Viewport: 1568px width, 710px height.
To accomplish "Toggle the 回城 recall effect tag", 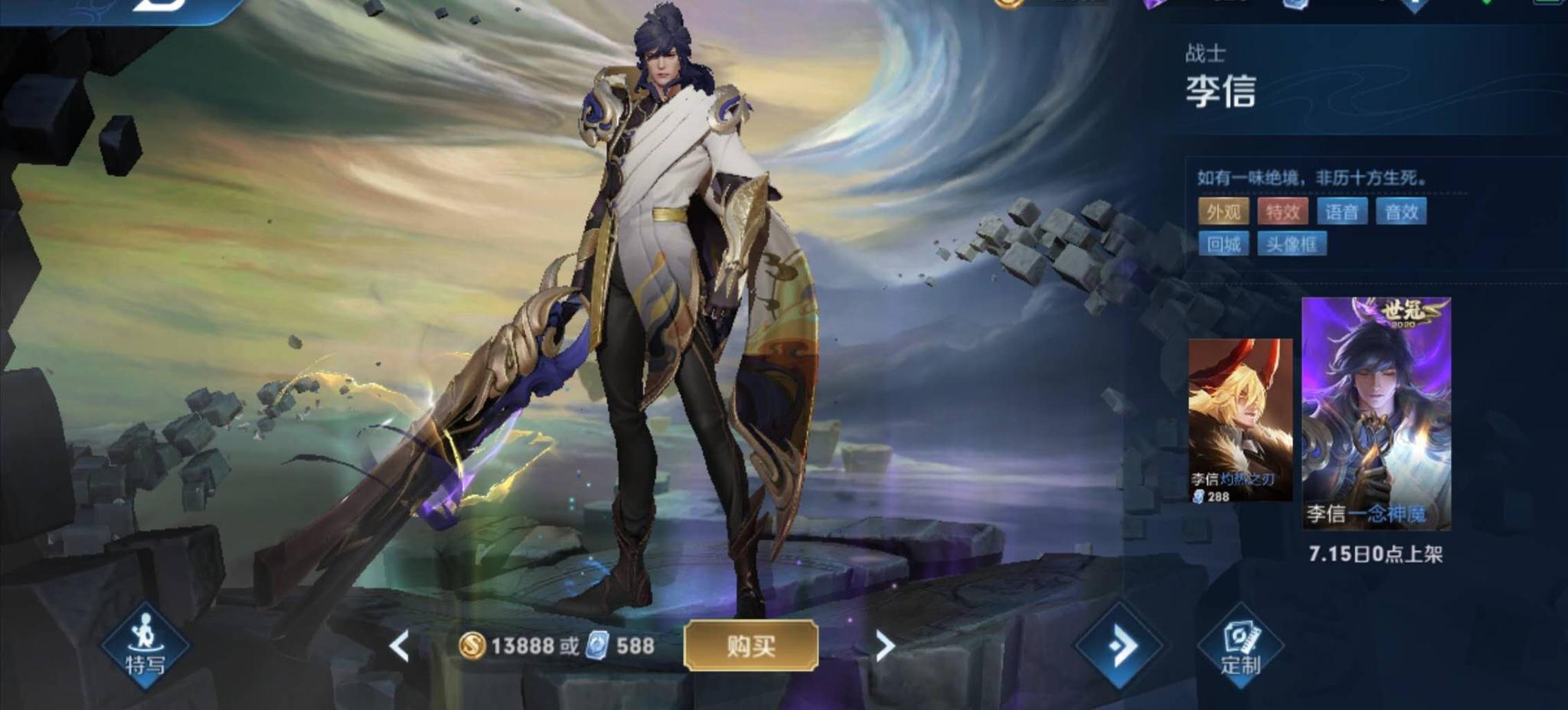I will pyautogui.click(x=1225, y=245).
